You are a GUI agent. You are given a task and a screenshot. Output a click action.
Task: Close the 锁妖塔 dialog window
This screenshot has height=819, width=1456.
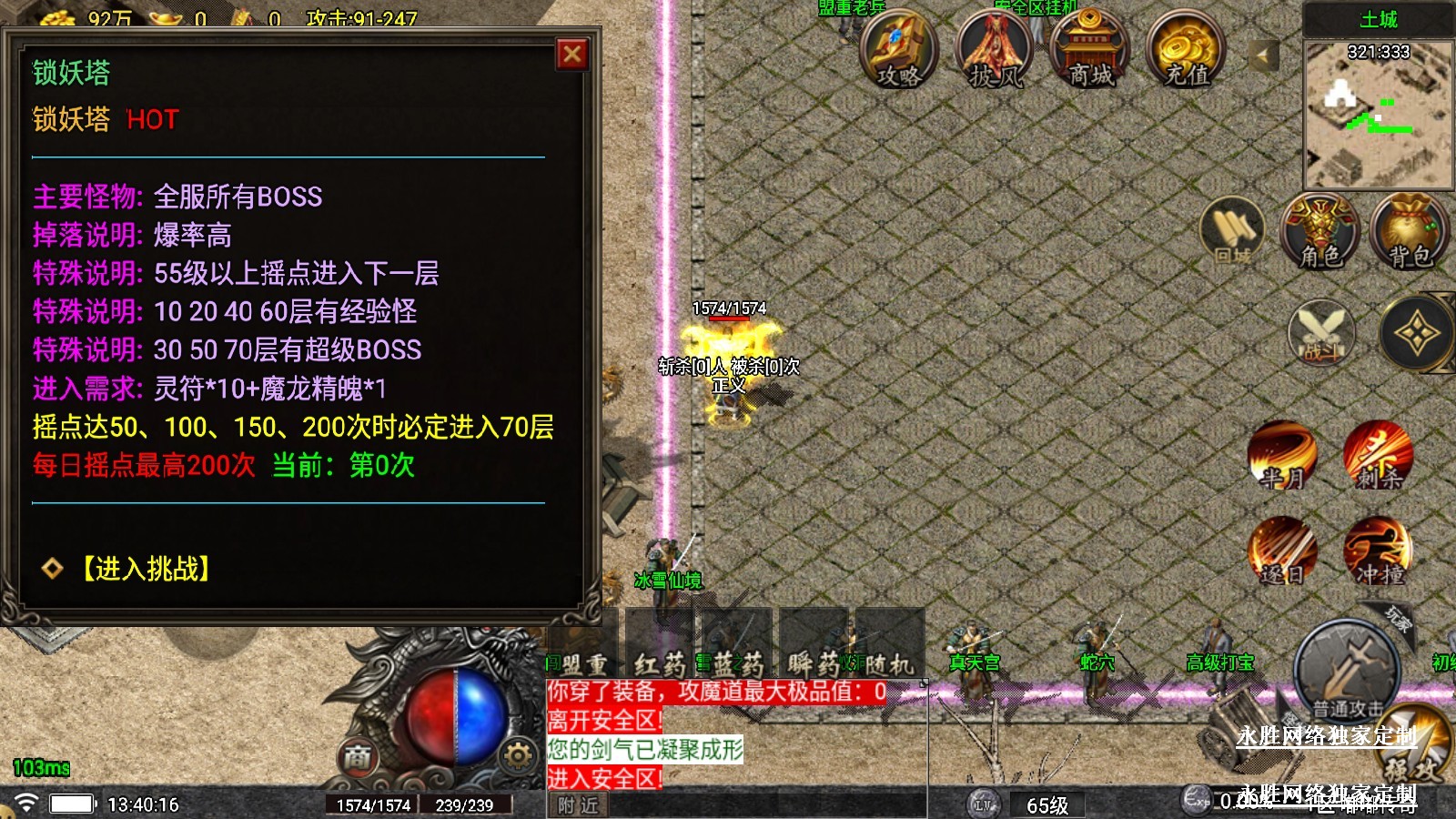(571, 55)
